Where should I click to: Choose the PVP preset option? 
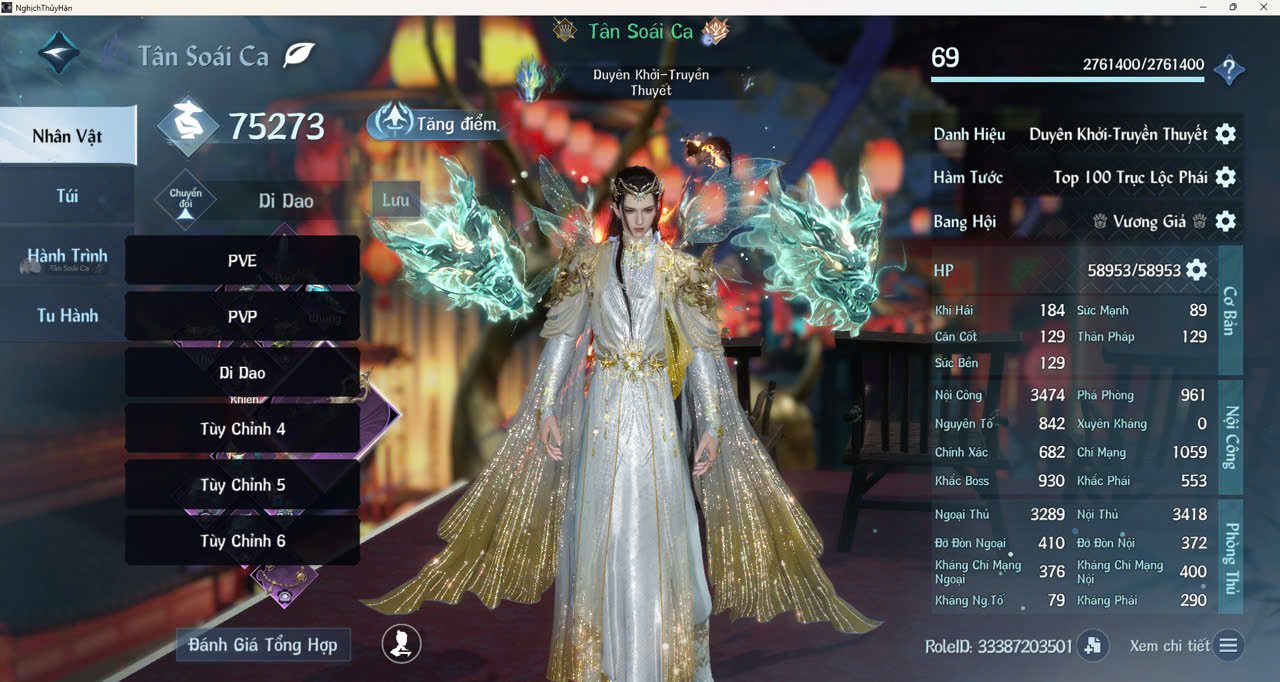242,317
